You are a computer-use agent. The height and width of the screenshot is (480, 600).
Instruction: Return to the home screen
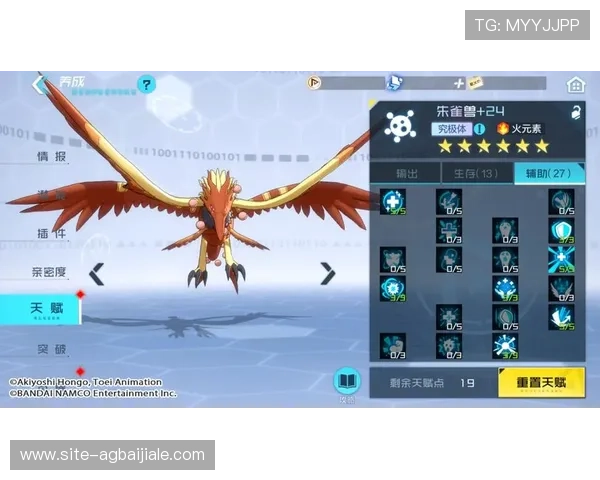click(575, 84)
